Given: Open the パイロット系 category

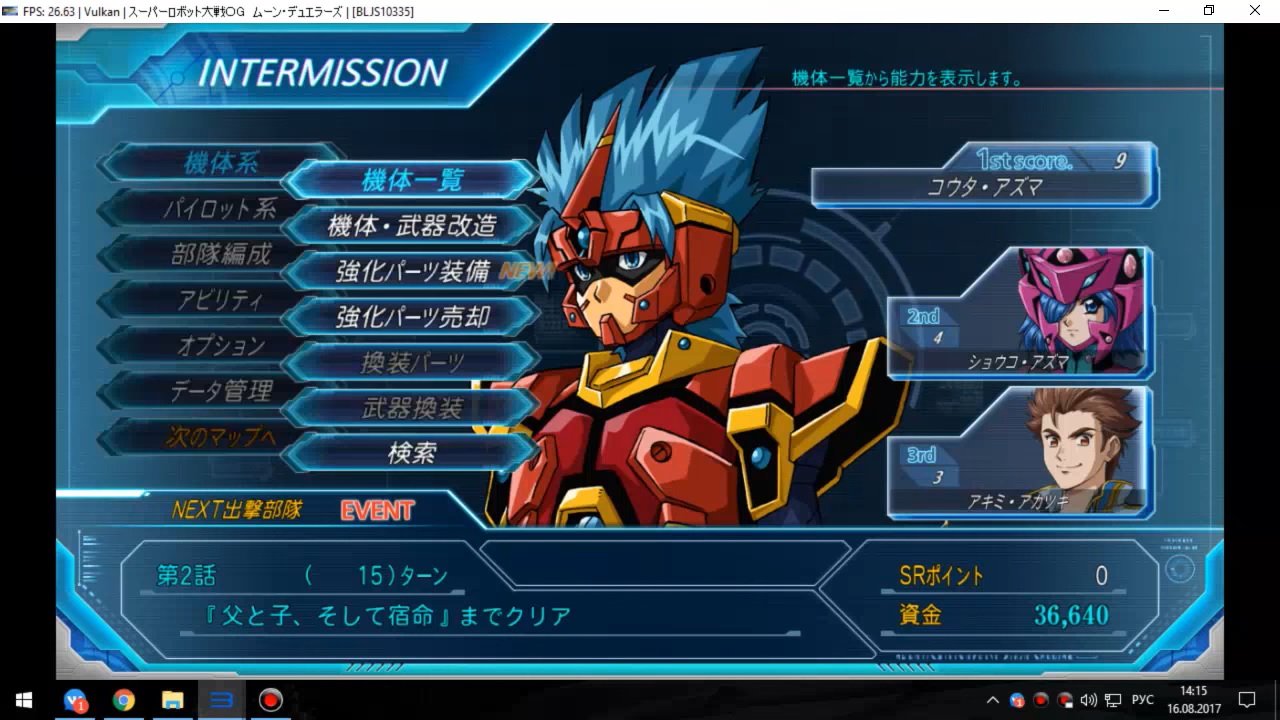Looking at the screenshot, I should point(220,209).
